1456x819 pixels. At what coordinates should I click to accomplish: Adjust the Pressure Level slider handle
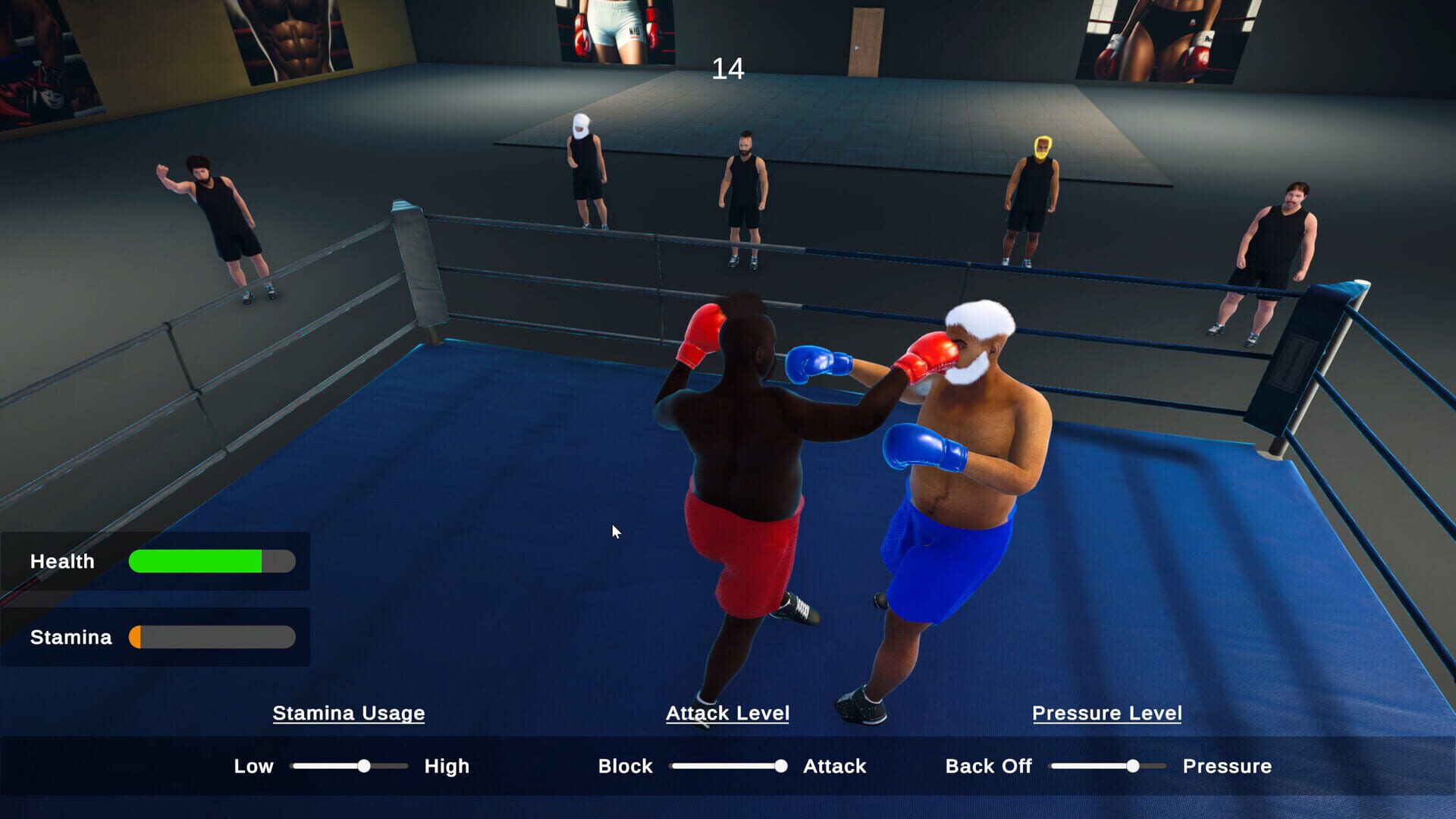coord(1134,766)
